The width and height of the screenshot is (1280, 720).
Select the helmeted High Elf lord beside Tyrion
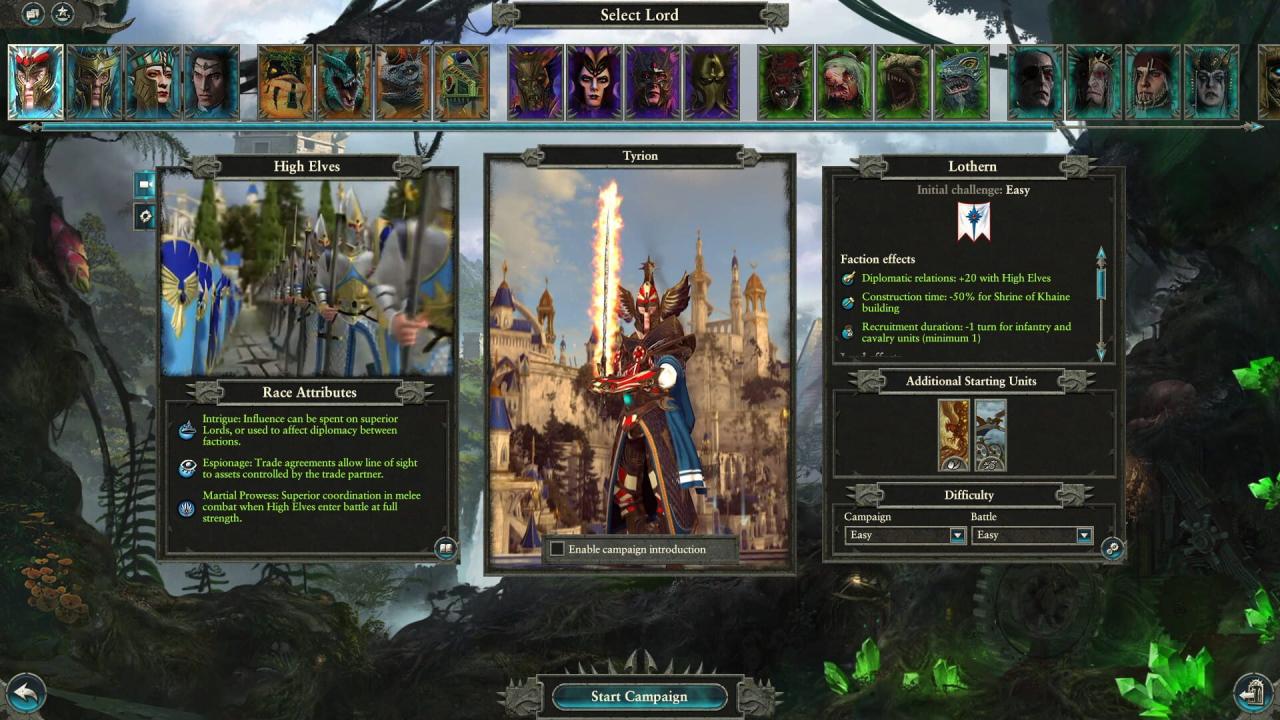pyautogui.click(x=94, y=82)
